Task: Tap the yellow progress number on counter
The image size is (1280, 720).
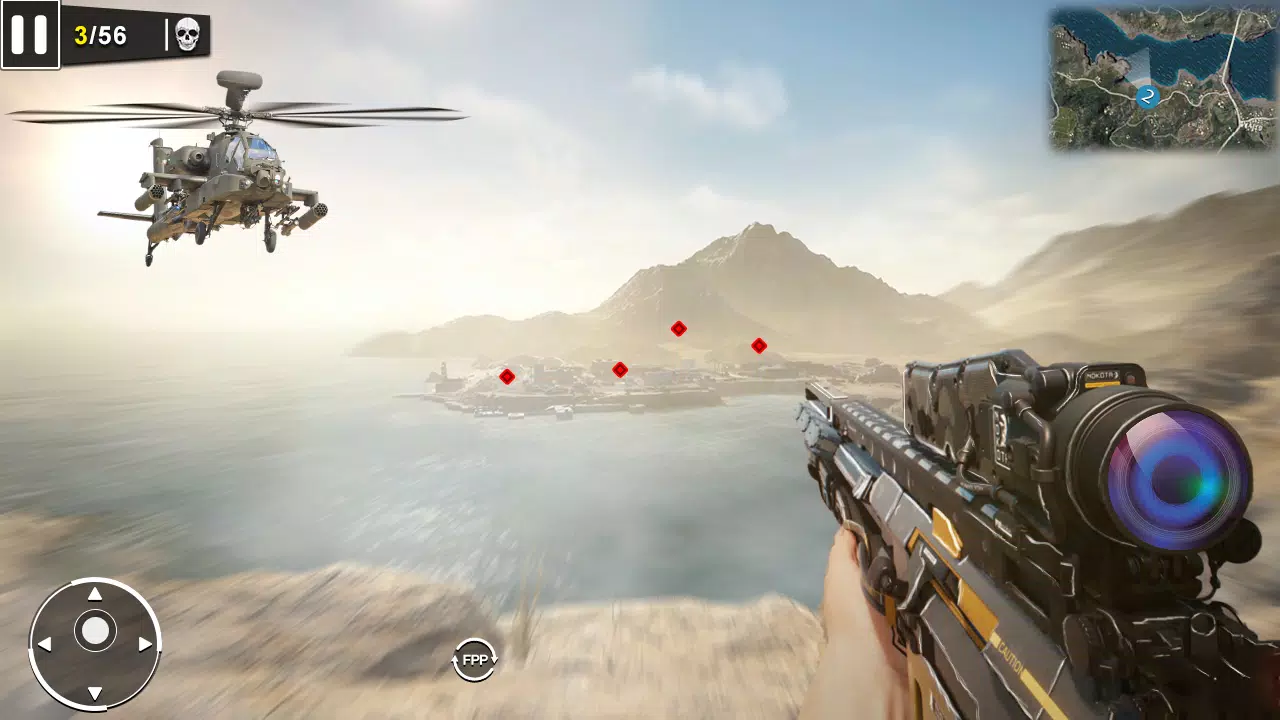Action: point(82,33)
